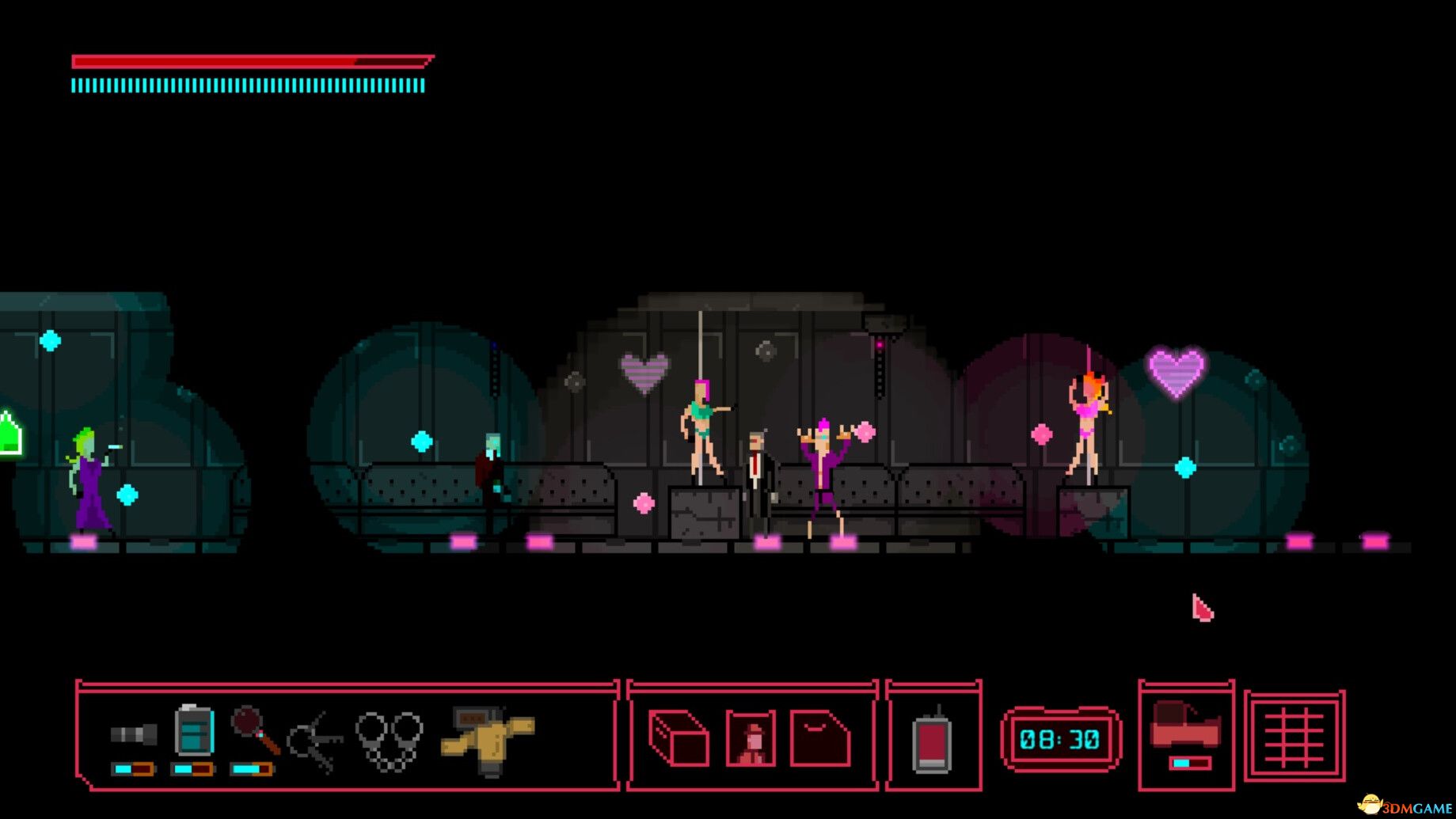Pick the teal scanner device
This screenshot has width=1456, height=819.
[x=194, y=730]
